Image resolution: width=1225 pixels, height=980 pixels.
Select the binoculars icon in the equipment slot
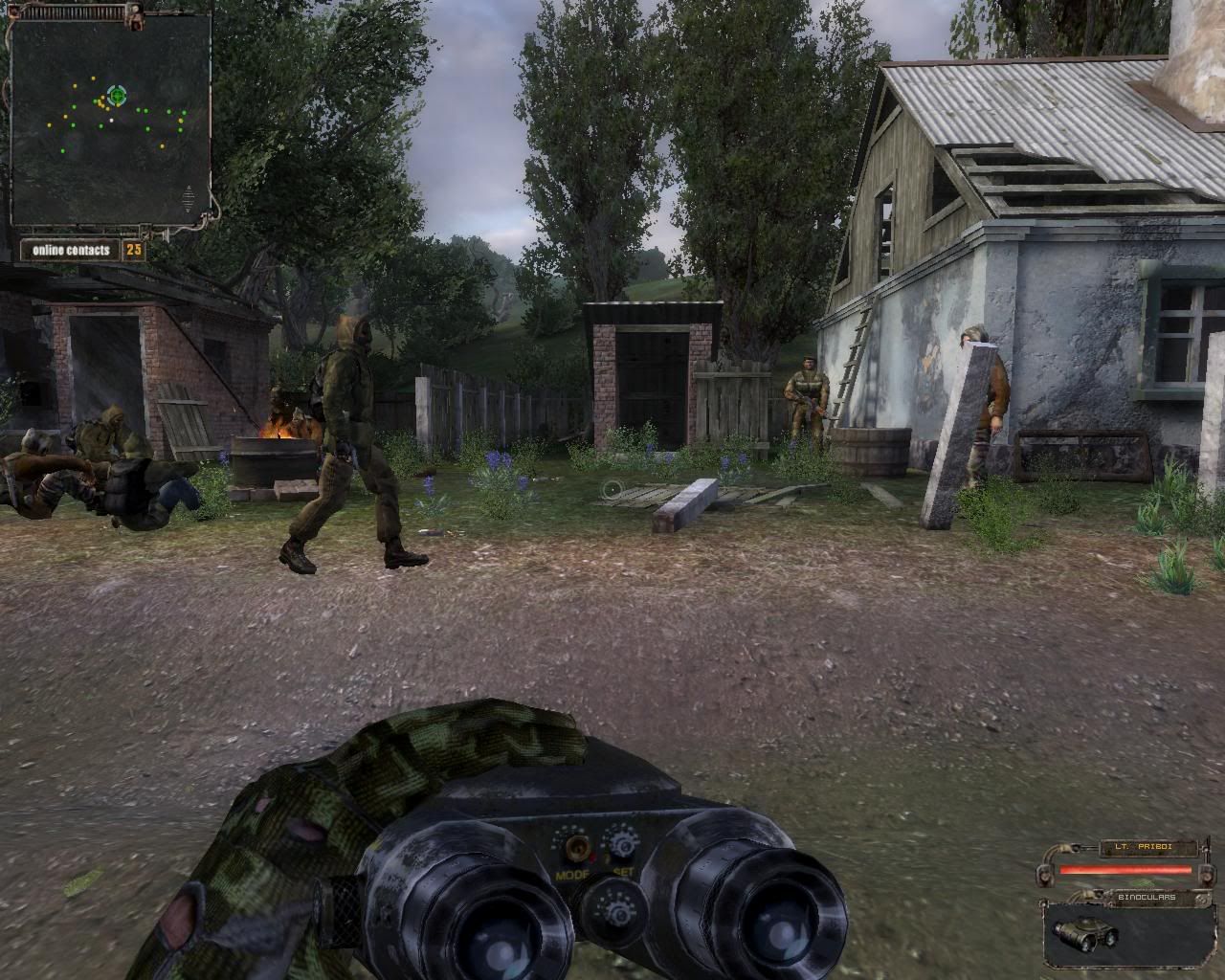point(1084,935)
